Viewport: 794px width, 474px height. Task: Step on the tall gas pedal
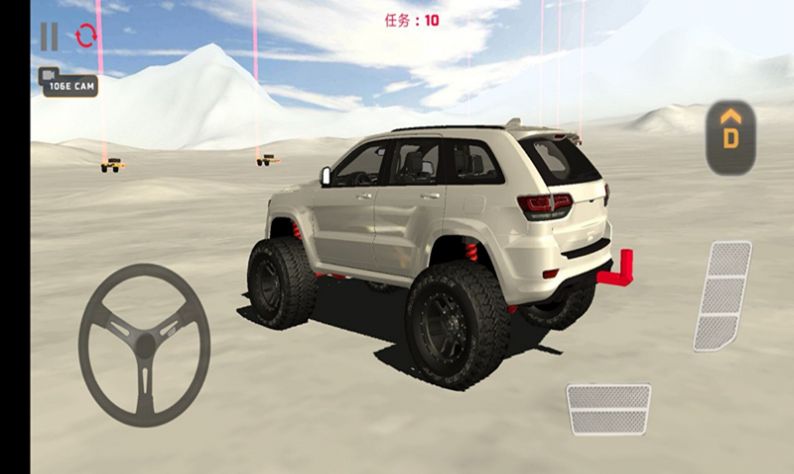pyautogui.click(x=723, y=296)
